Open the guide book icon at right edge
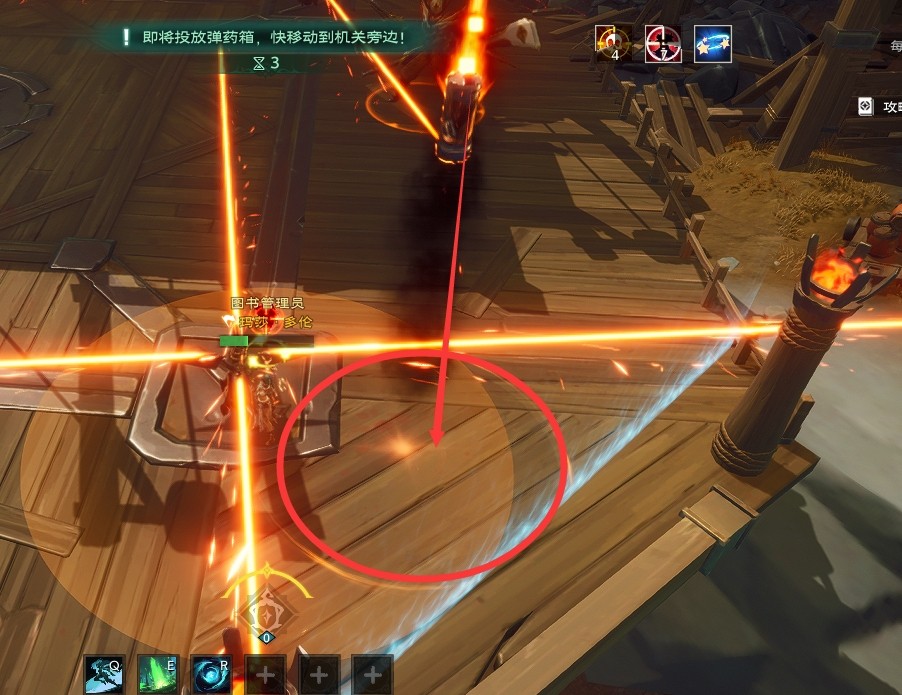This screenshot has height=695, width=902. tap(865, 105)
